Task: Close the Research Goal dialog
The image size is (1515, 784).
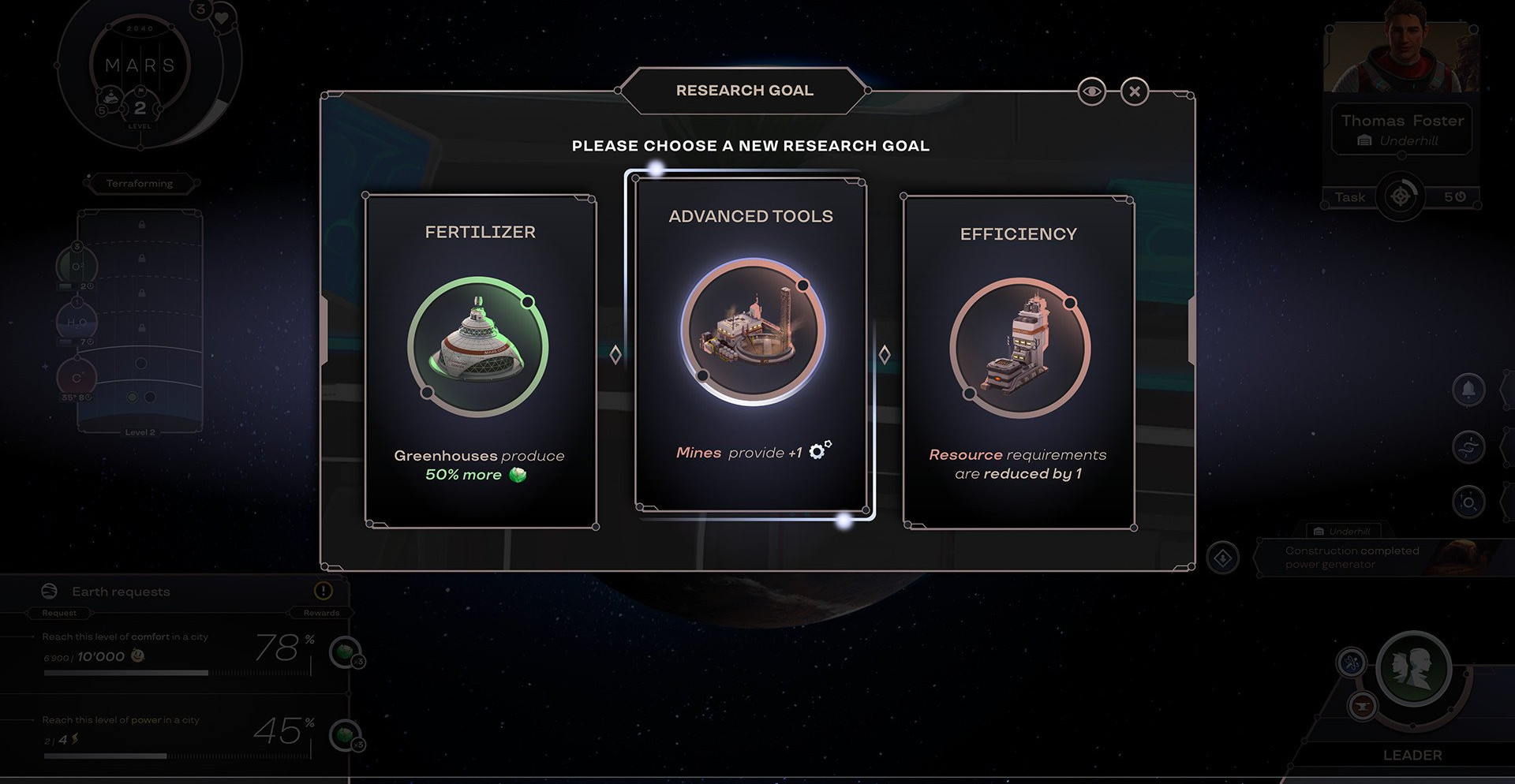Action: click(x=1134, y=91)
